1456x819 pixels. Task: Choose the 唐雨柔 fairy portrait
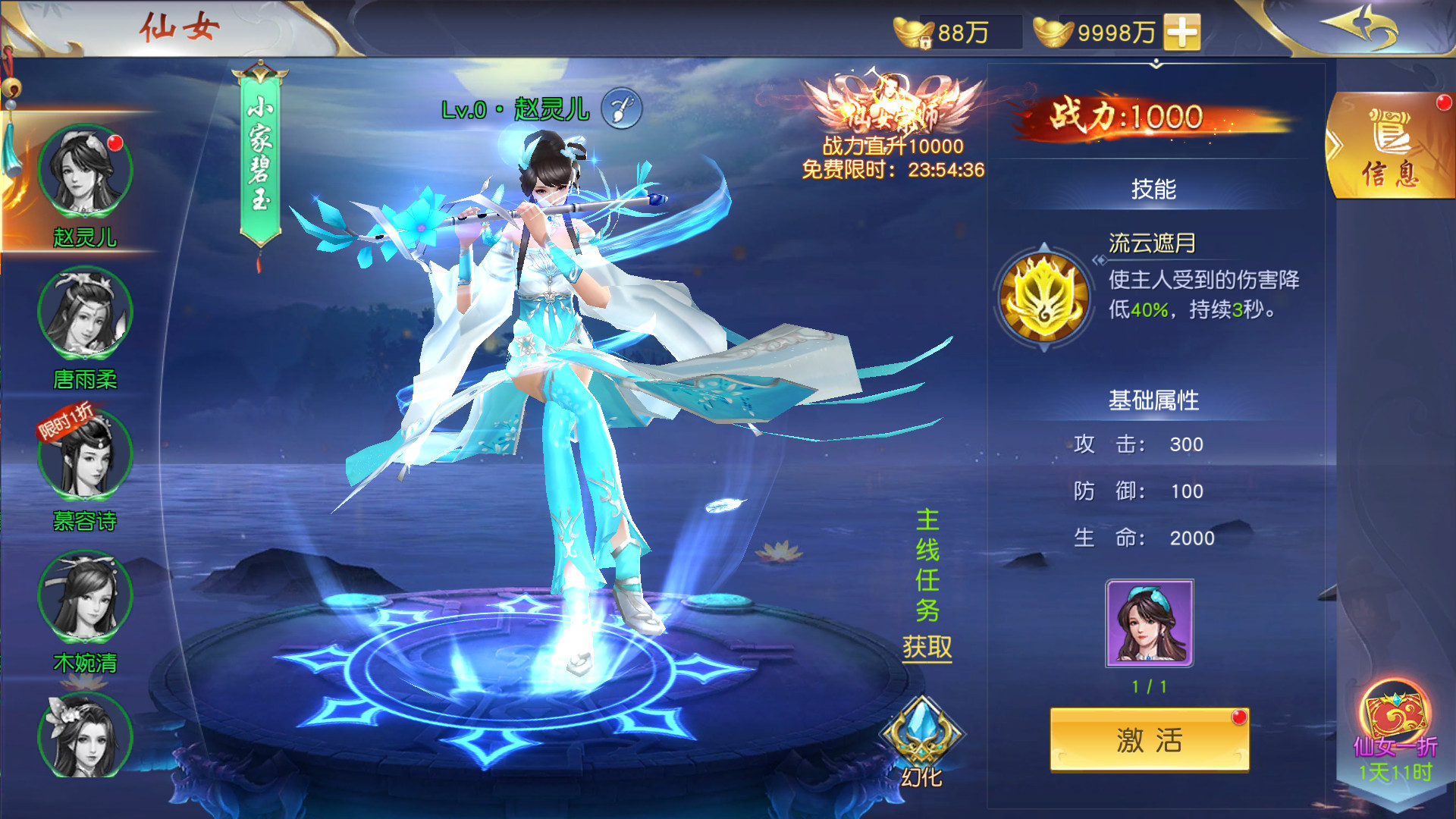[x=85, y=312]
